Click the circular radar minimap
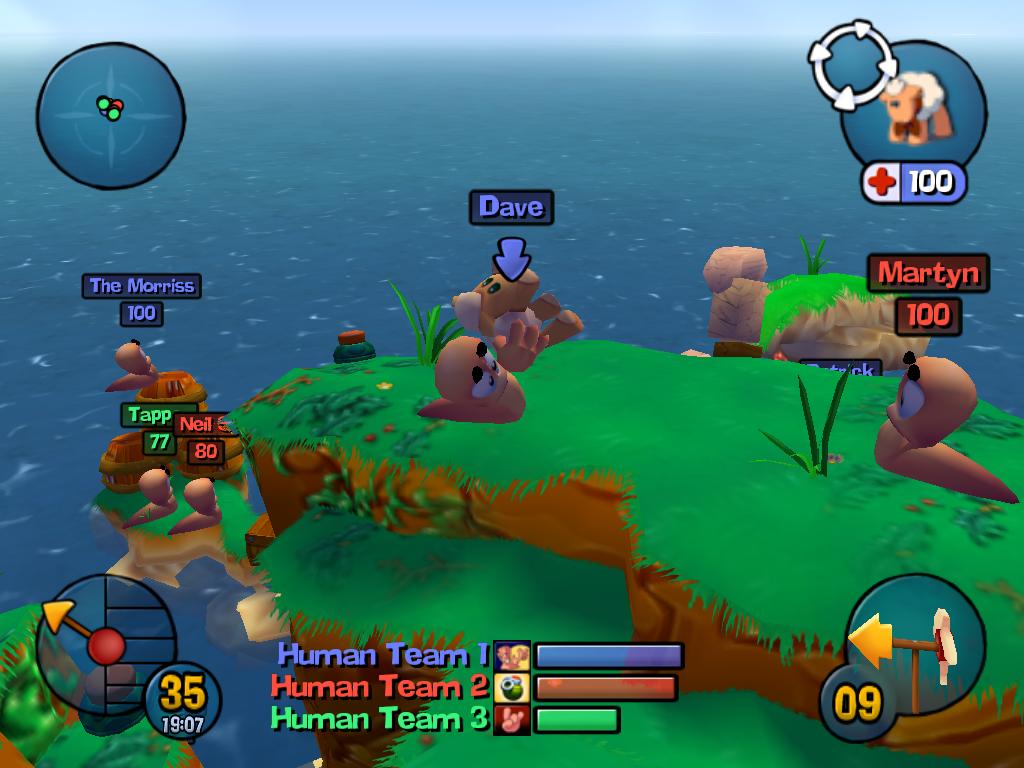1024x768 pixels. [x=110, y=115]
